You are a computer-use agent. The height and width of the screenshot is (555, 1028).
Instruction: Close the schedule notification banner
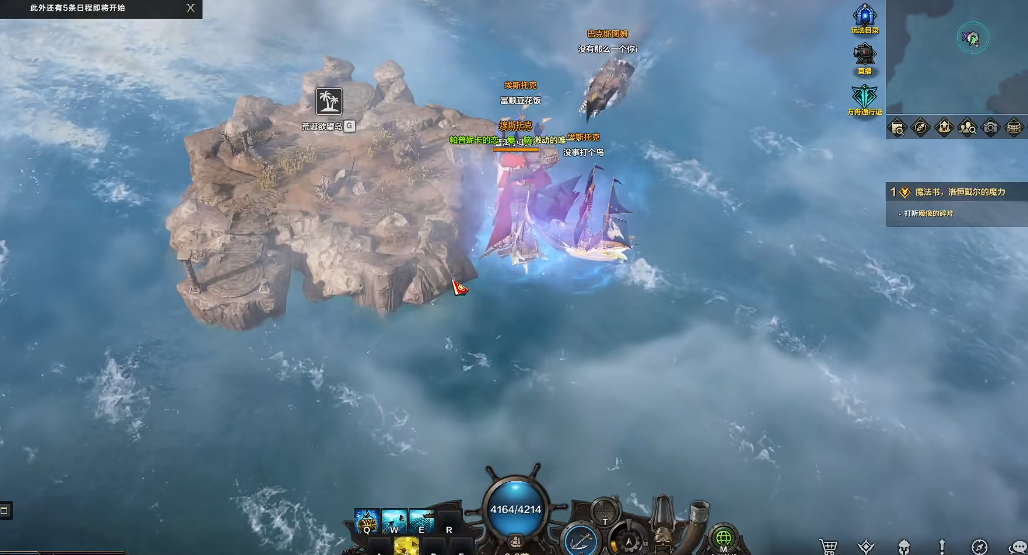click(191, 8)
